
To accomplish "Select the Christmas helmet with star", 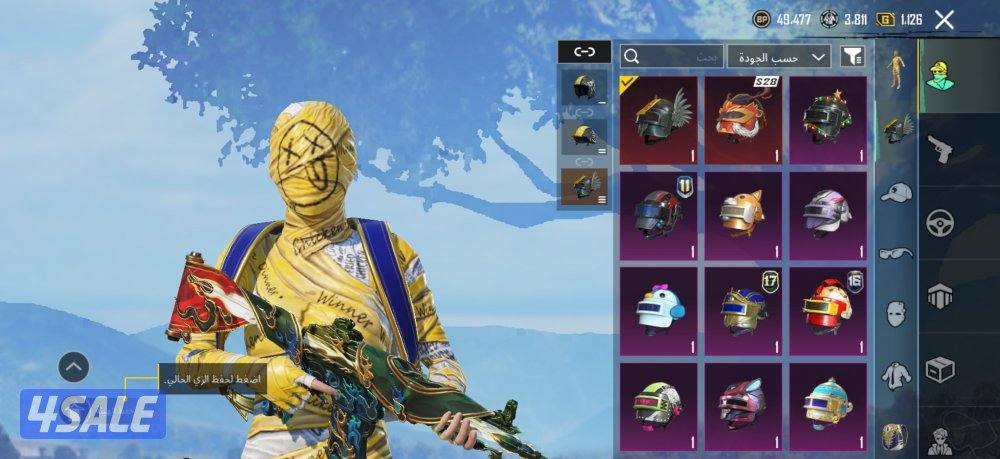I will [828, 120].
